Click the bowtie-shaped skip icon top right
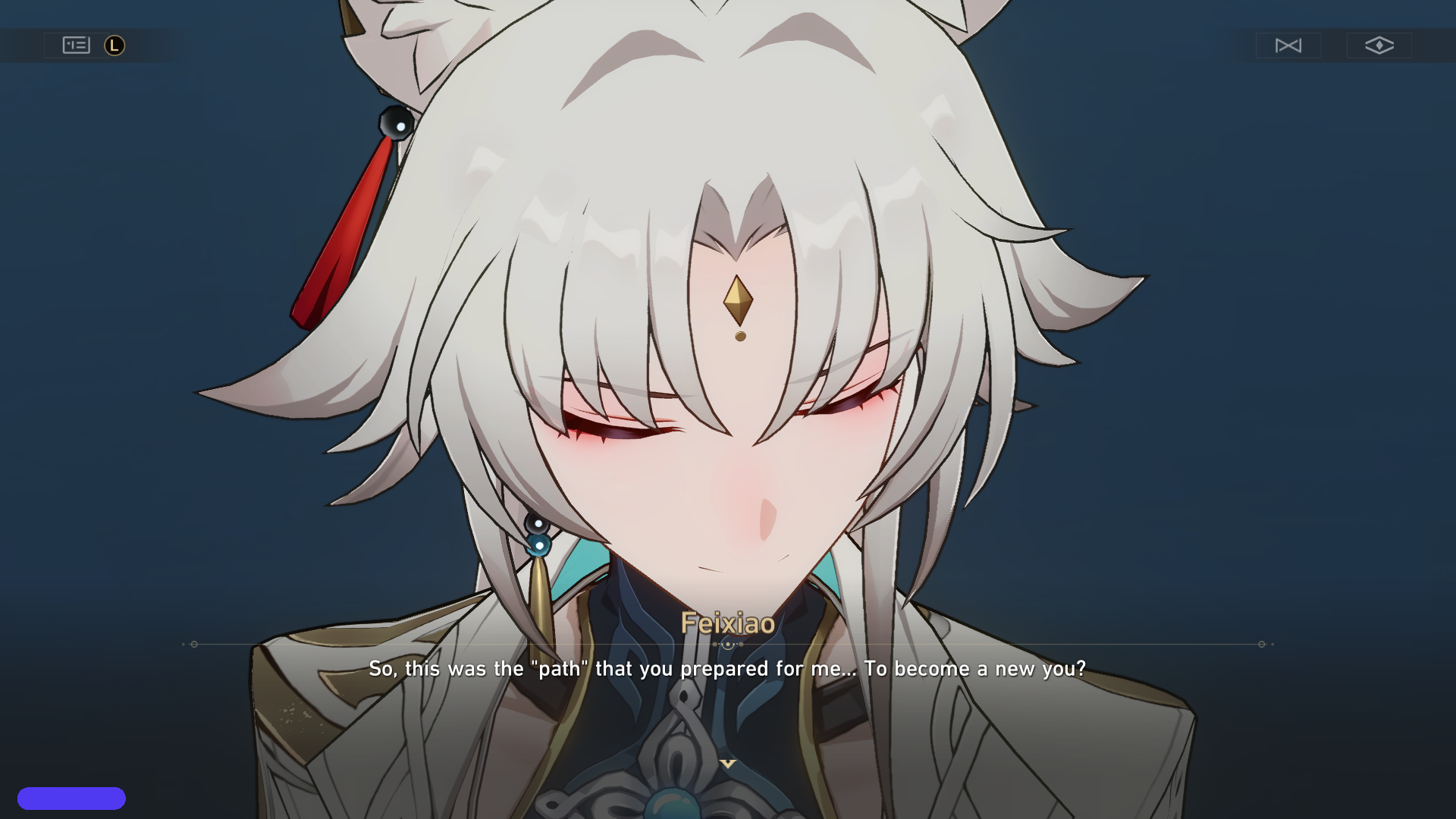The image size is (1456, 819). point(1289,45)
